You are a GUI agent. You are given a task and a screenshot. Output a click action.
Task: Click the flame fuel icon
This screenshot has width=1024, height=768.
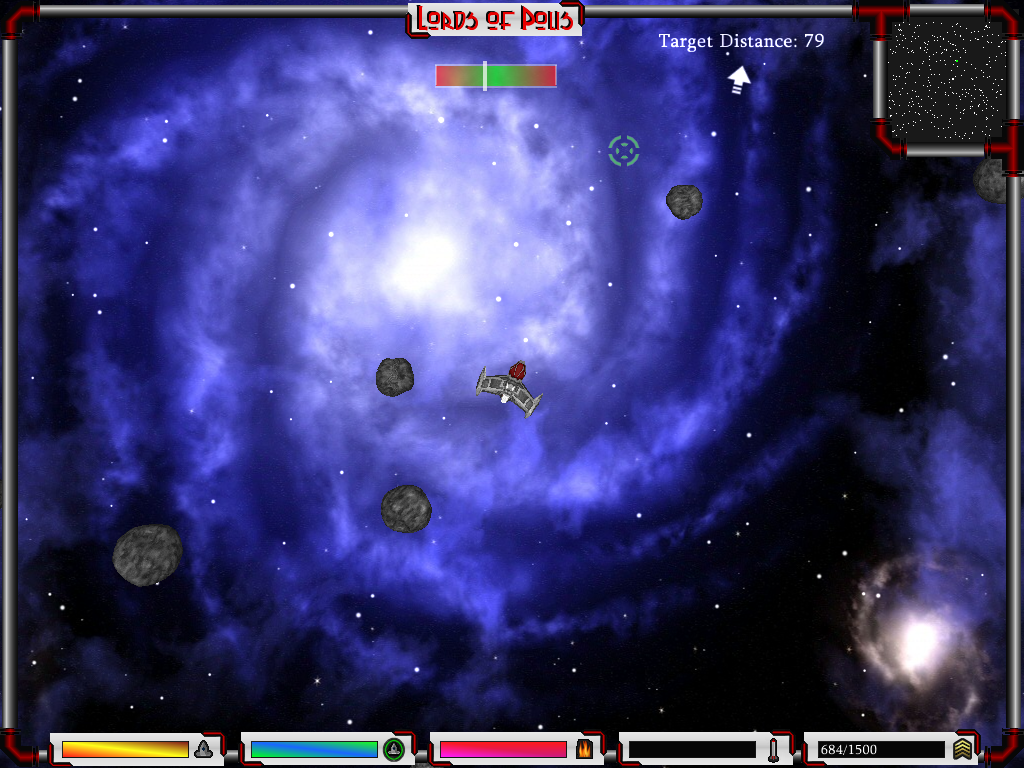point(584,749)
